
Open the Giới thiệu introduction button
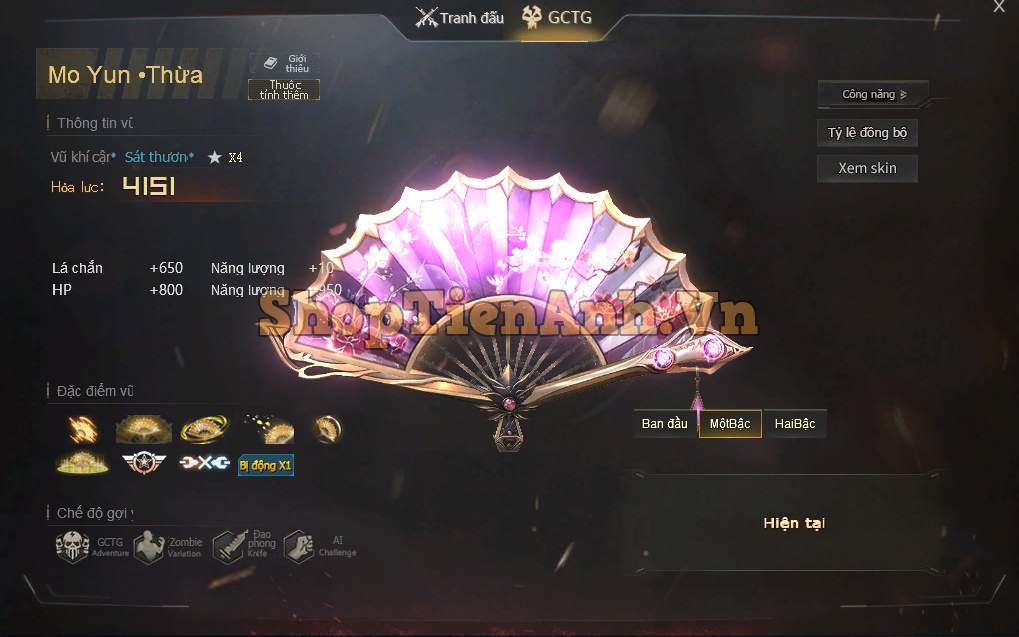tap(284, 64)
